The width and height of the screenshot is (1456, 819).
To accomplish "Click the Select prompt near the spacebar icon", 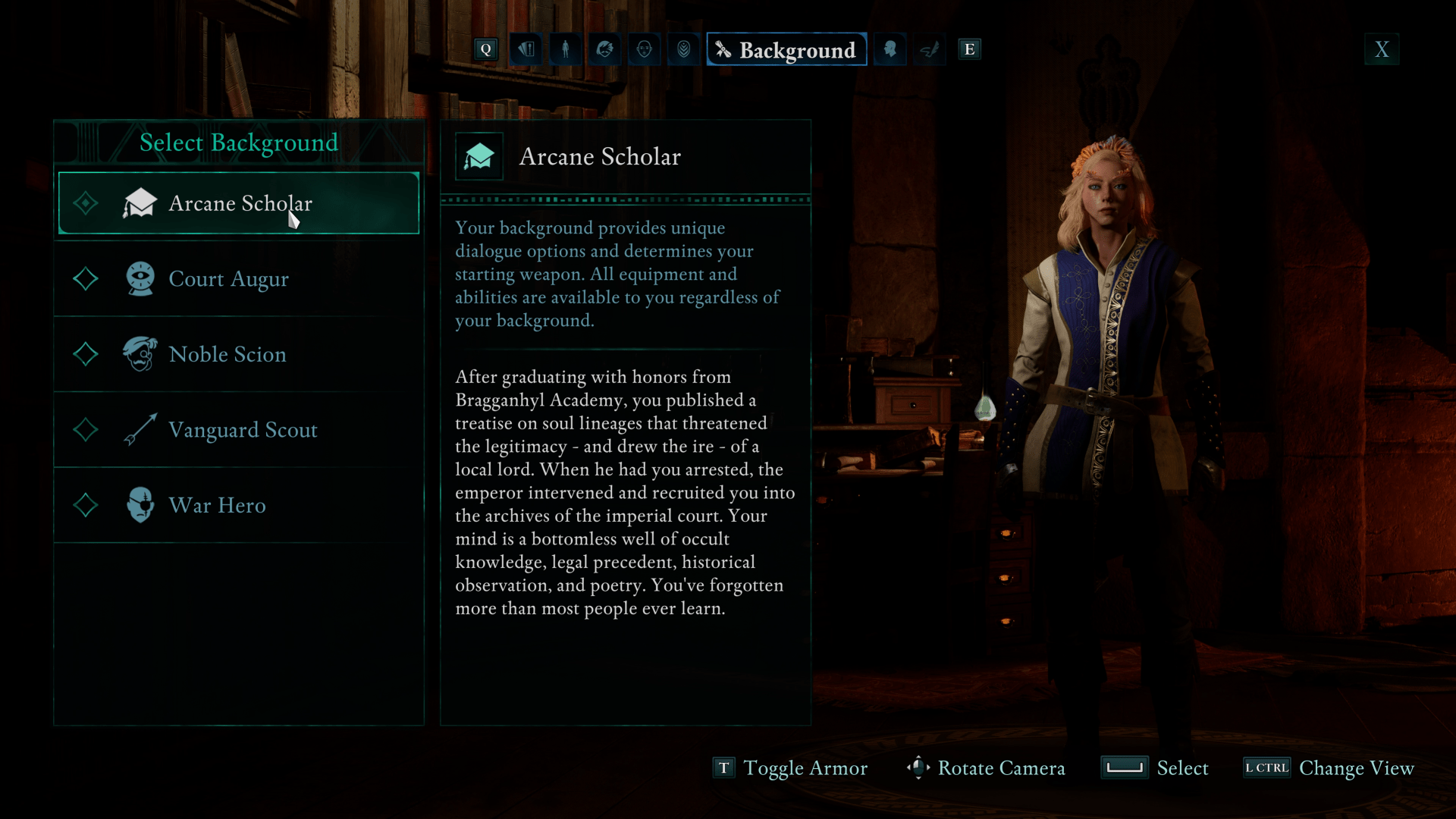I will (1182, 768).
